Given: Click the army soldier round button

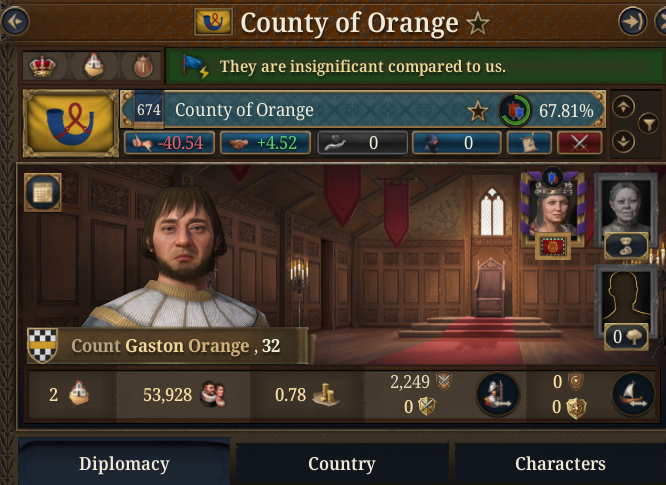Looking at the screenshot, I should point(496,394).
